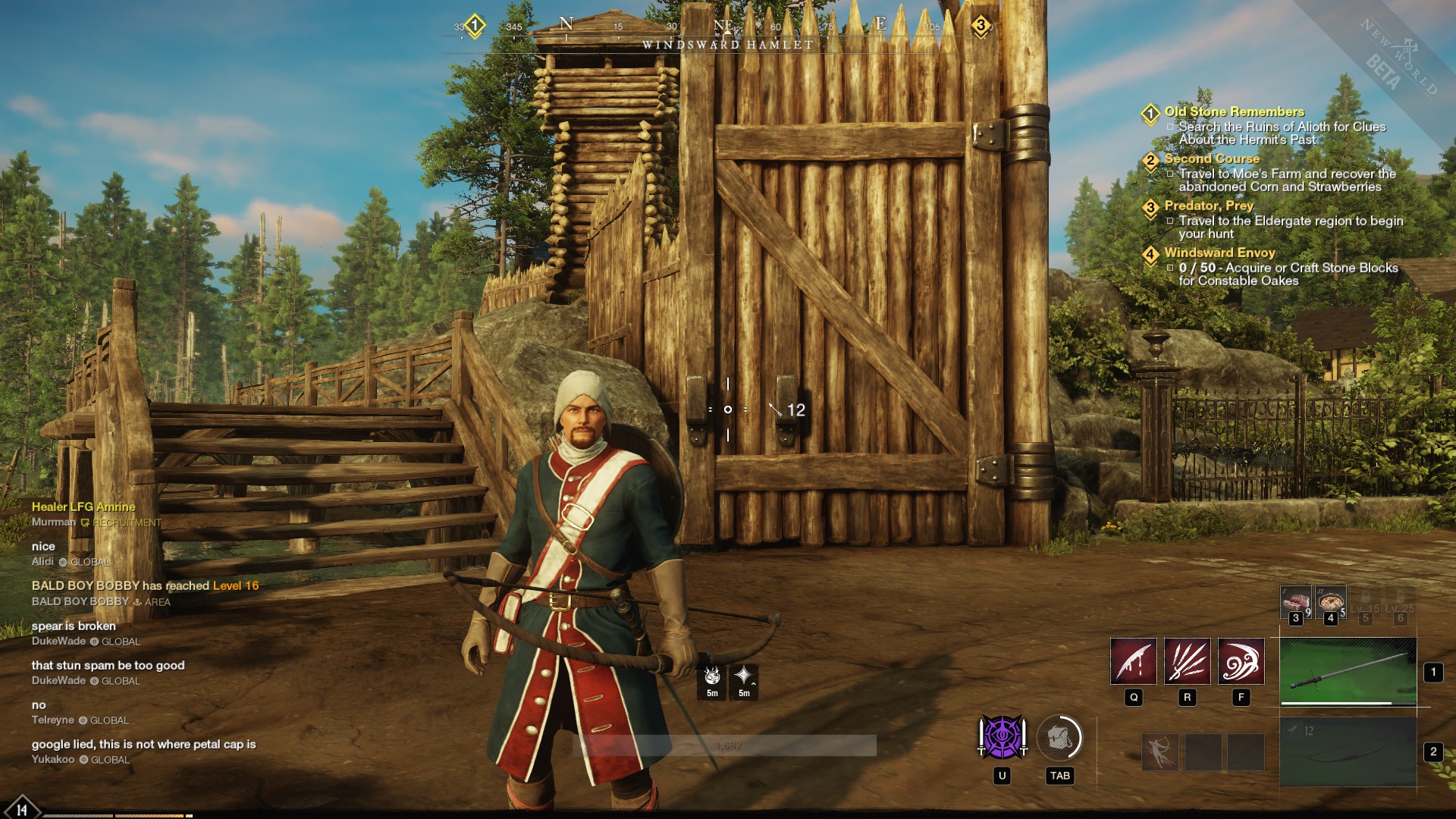This screenshot has width=1456, height=819.
Task: Use the multi-blade flurry ability
Action: coord(1187,661)
